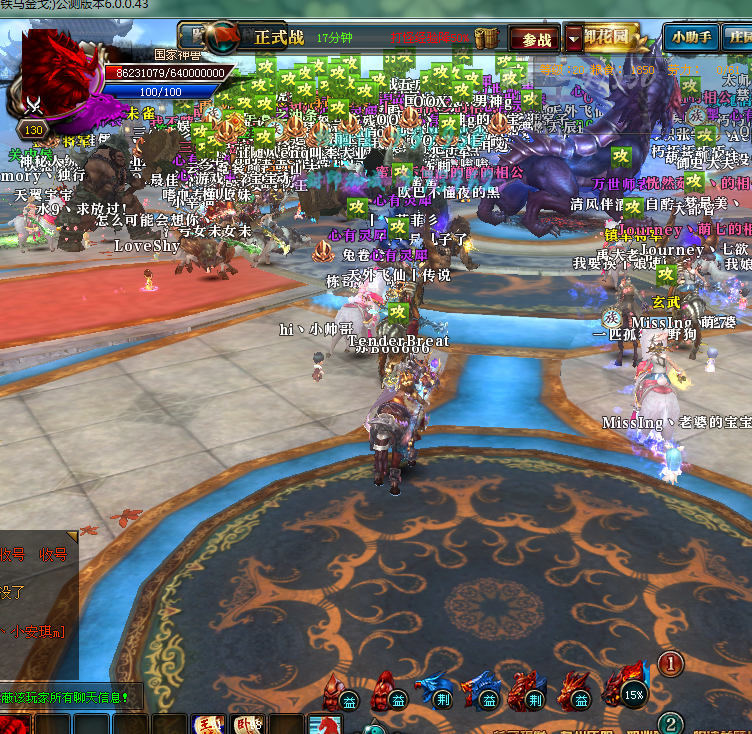
Task: Expand the dropdown arrow beside 御花园
Action: [x=573, y=39]
